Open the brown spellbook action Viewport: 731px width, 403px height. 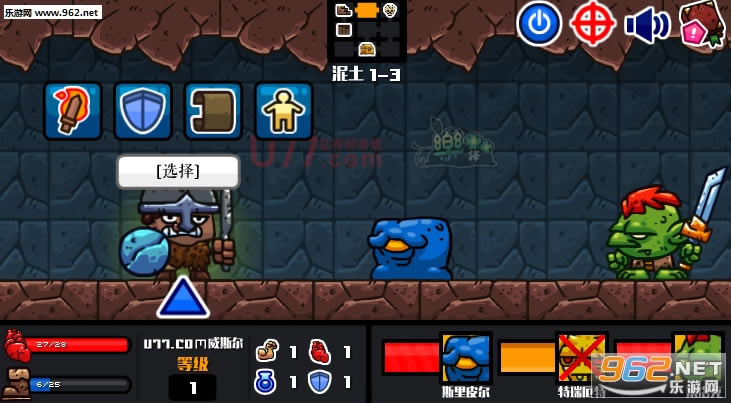[x=213, y=110]
